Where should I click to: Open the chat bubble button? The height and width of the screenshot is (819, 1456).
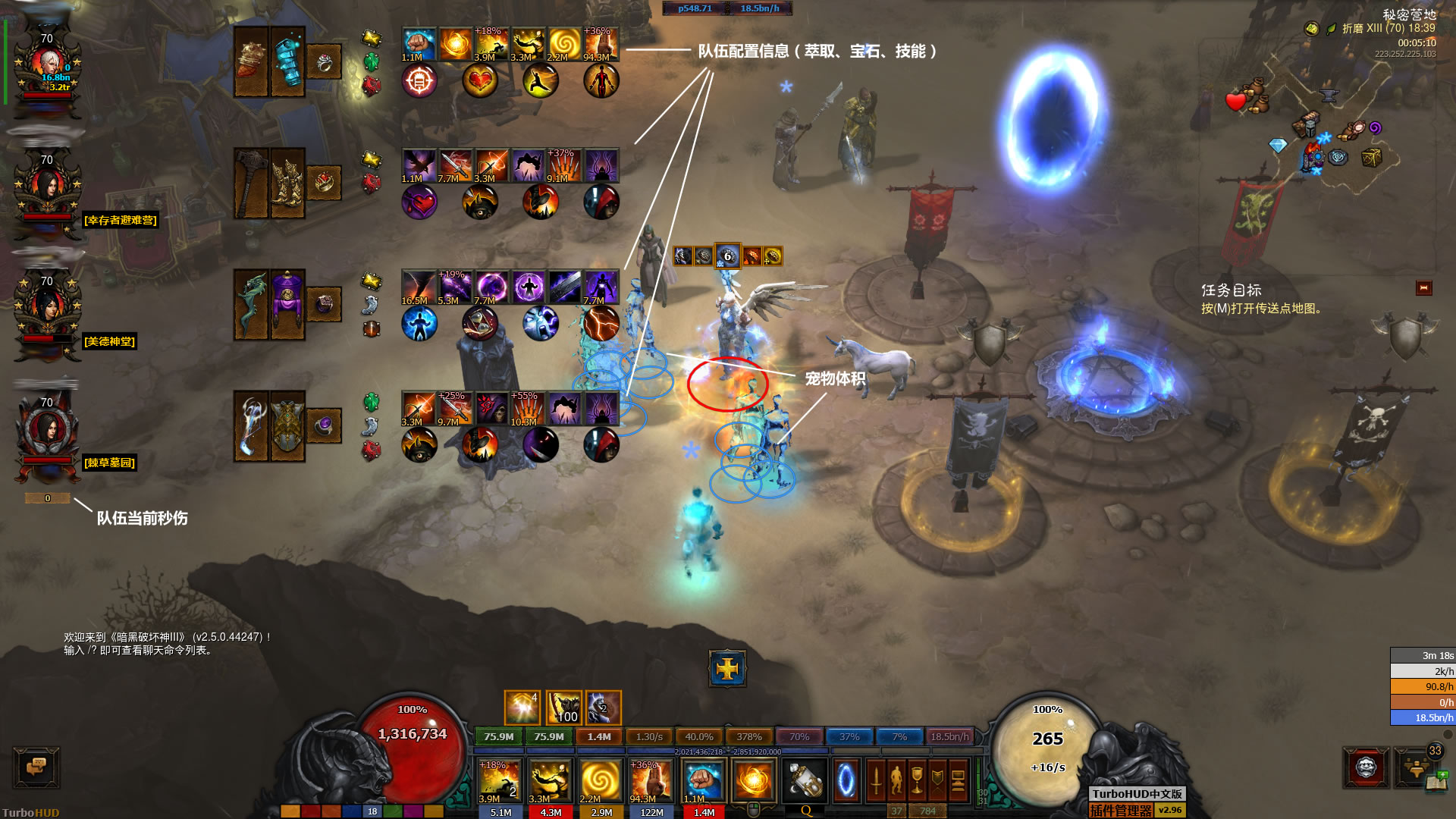[36, 767]
